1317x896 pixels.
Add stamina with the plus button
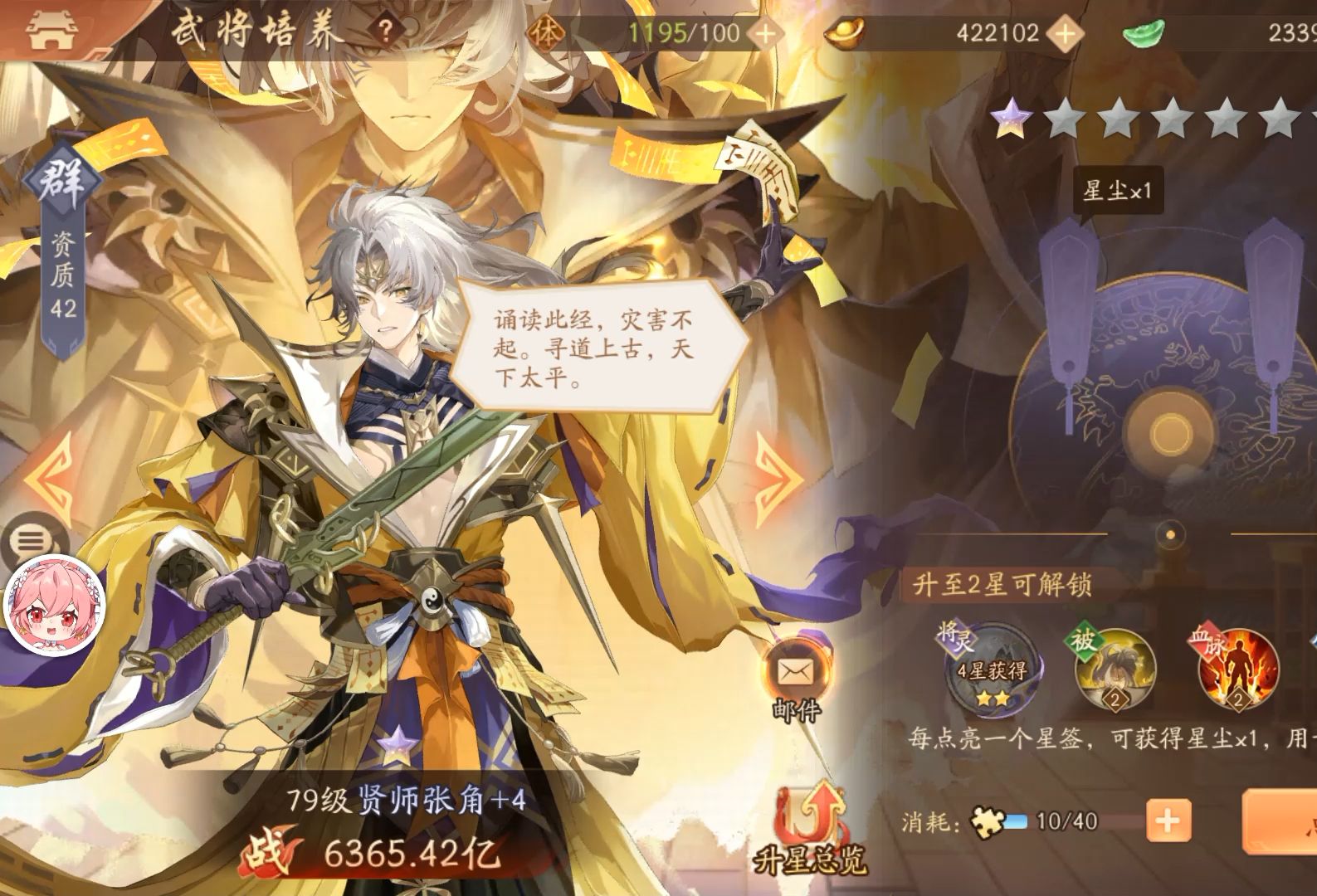pyautogui.click(x=763, y=33)
